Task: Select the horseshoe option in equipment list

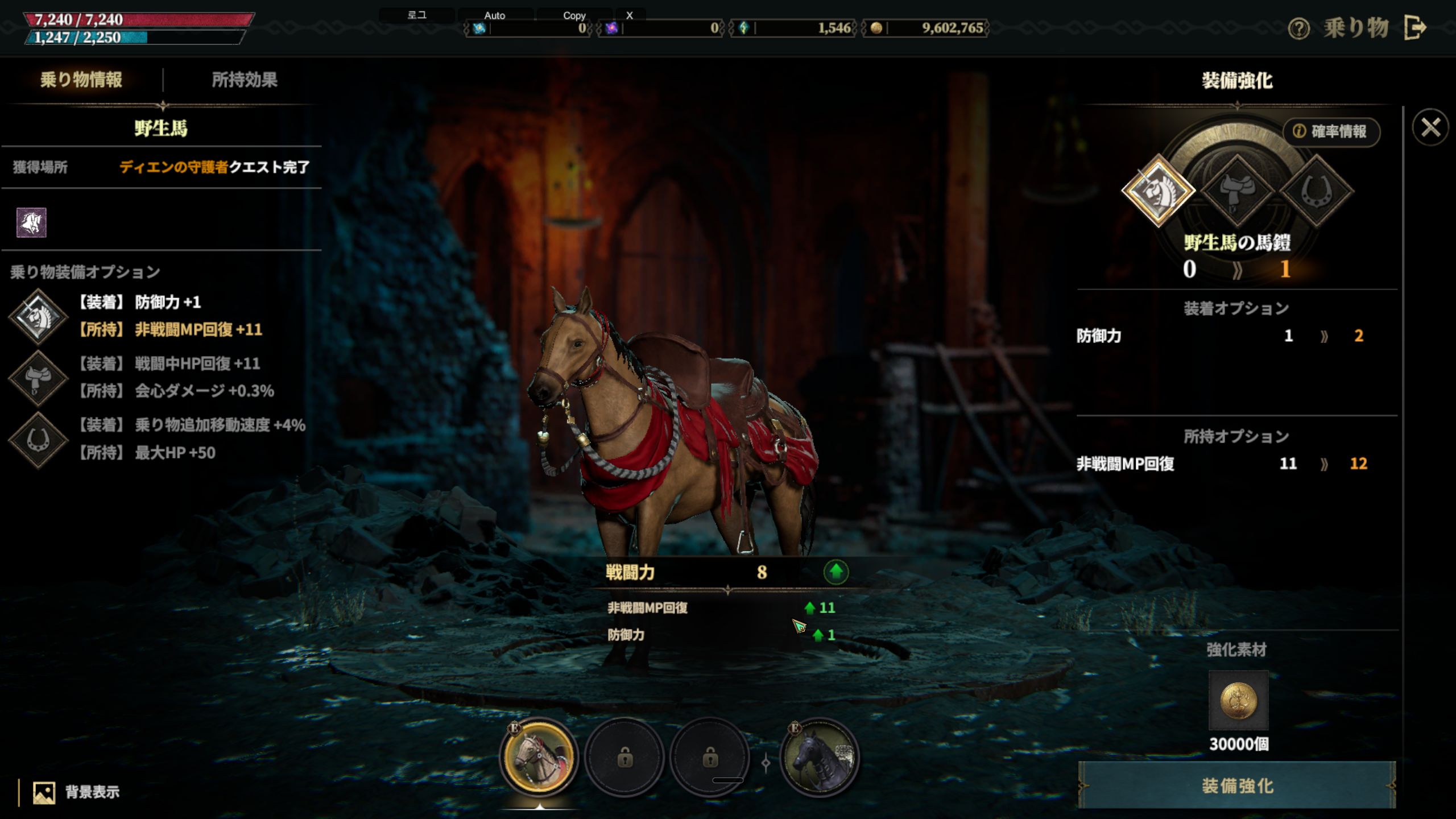Action: (38, 440)
